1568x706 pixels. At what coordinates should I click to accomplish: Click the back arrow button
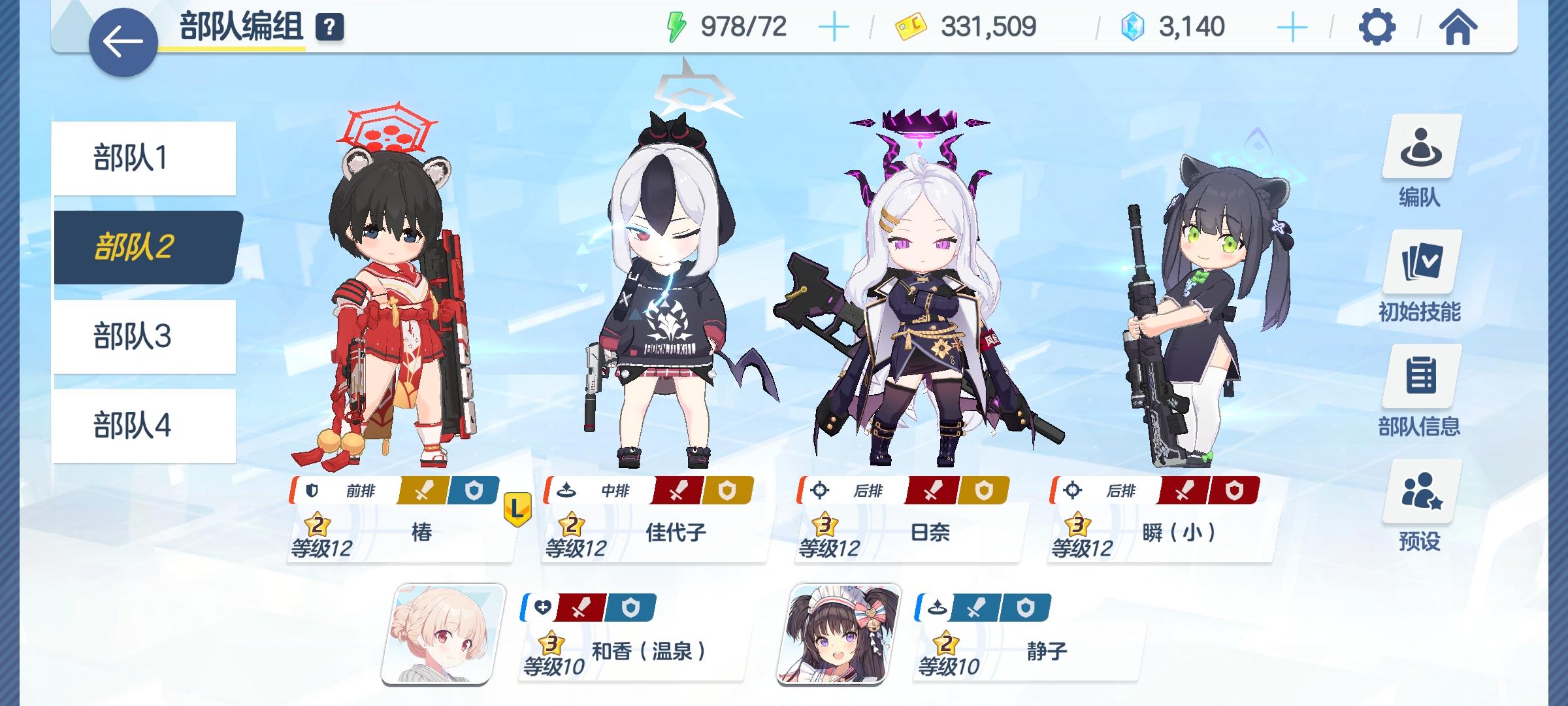click(124, 41)
